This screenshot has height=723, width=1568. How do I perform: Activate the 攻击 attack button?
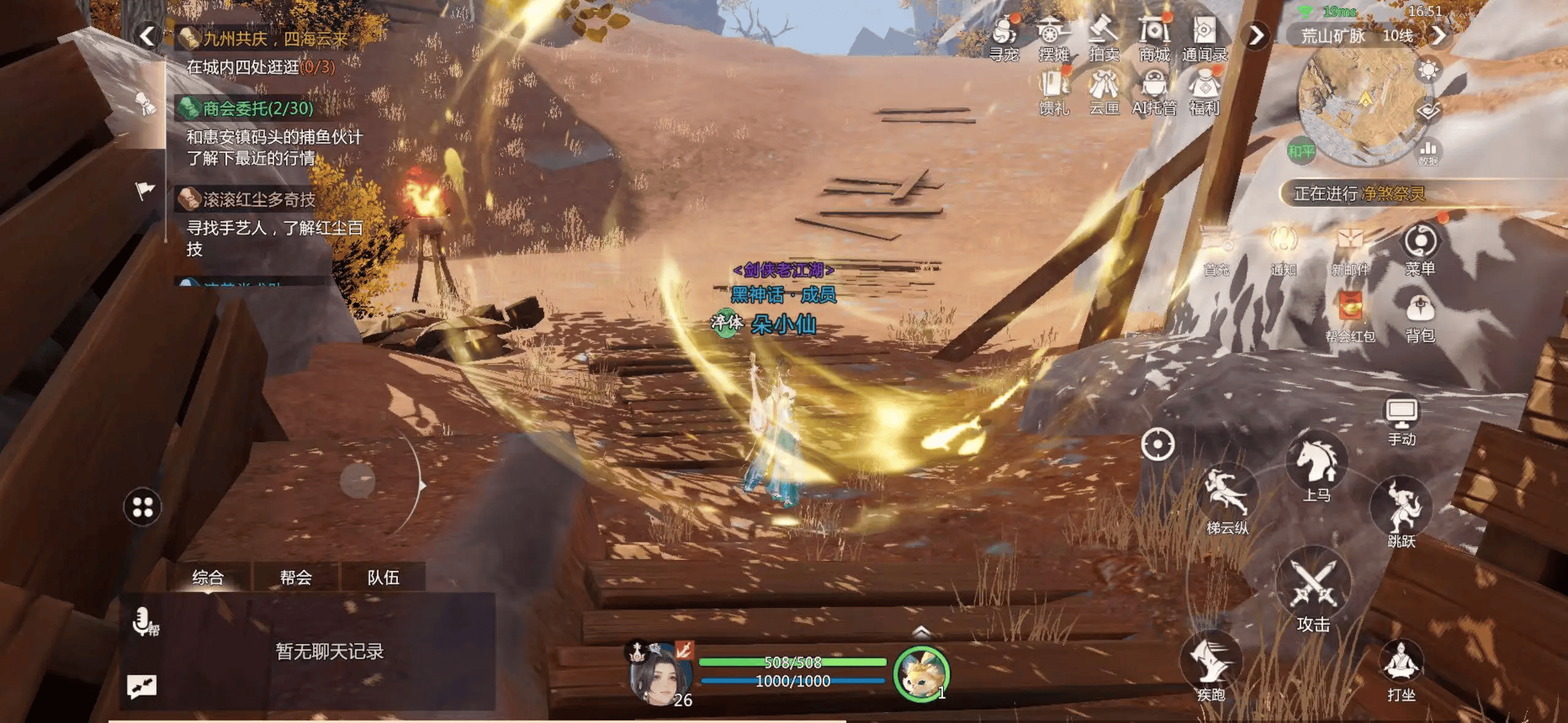pyautogui.click(x=1313, y=592)
